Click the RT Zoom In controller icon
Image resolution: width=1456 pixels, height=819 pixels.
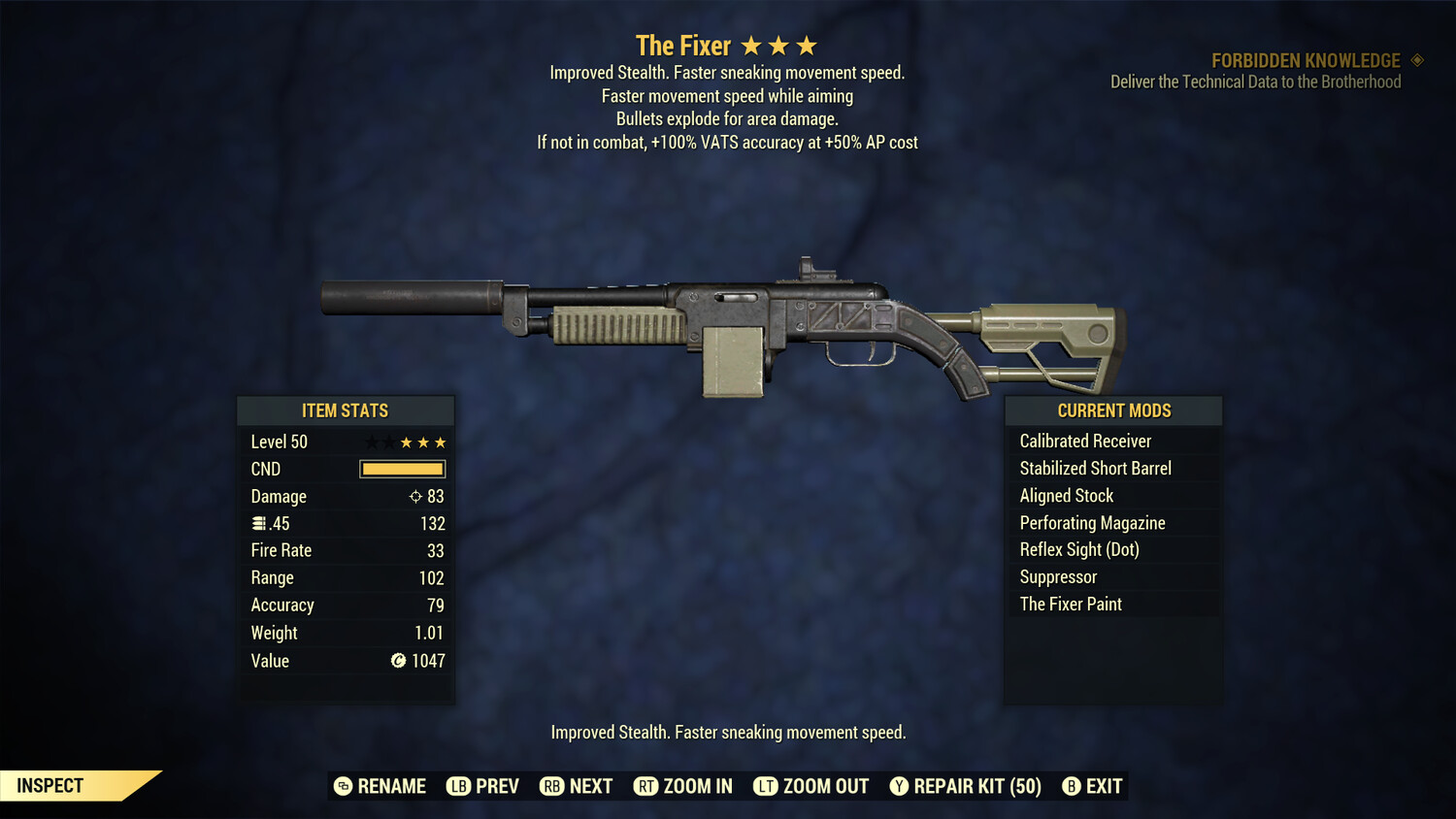[x=645, y=786]
